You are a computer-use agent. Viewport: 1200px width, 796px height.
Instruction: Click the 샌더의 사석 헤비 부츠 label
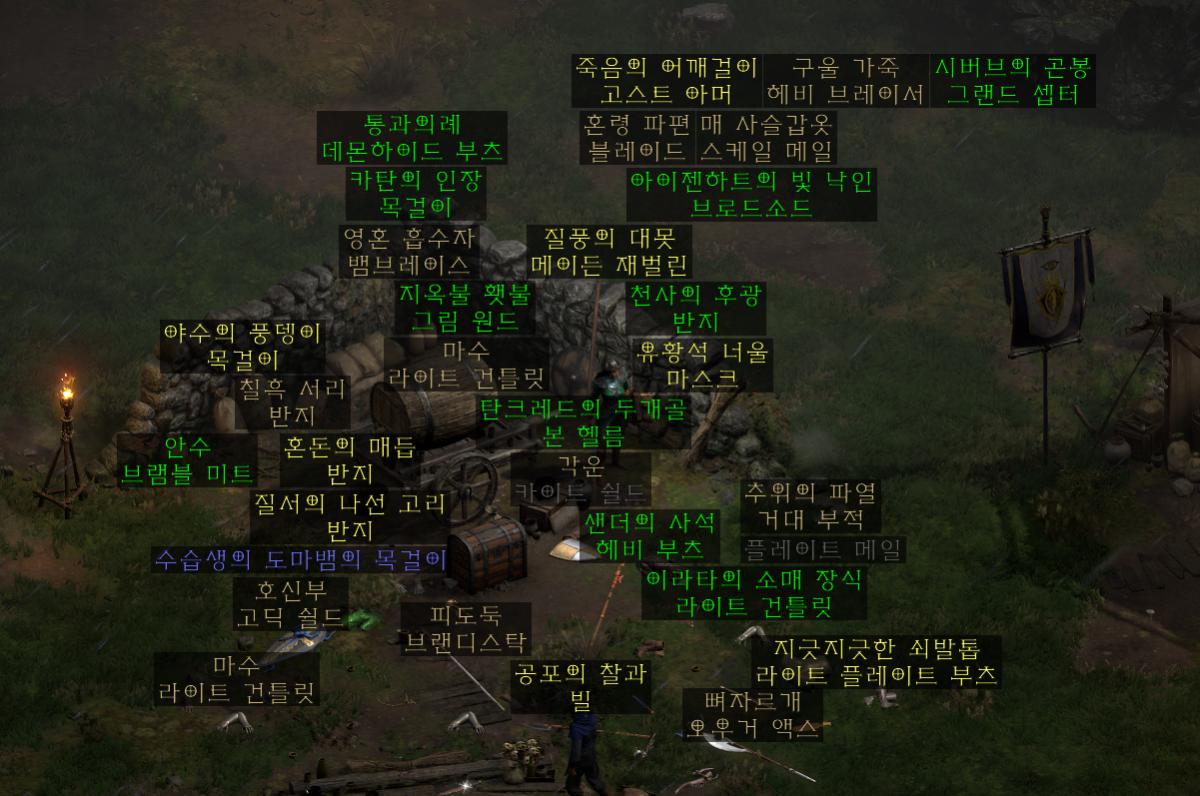coord(650,535)
